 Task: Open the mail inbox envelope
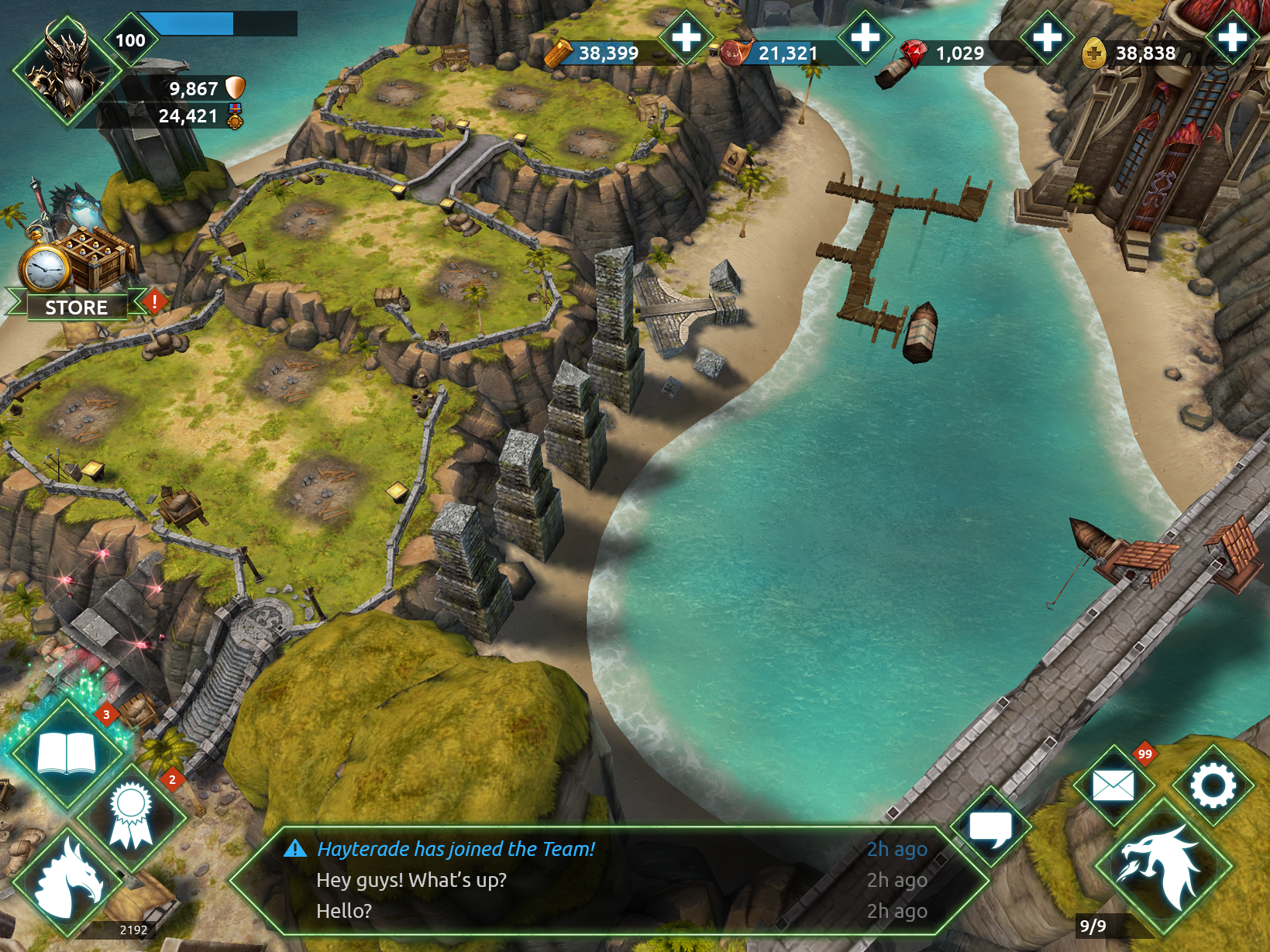1113,785
